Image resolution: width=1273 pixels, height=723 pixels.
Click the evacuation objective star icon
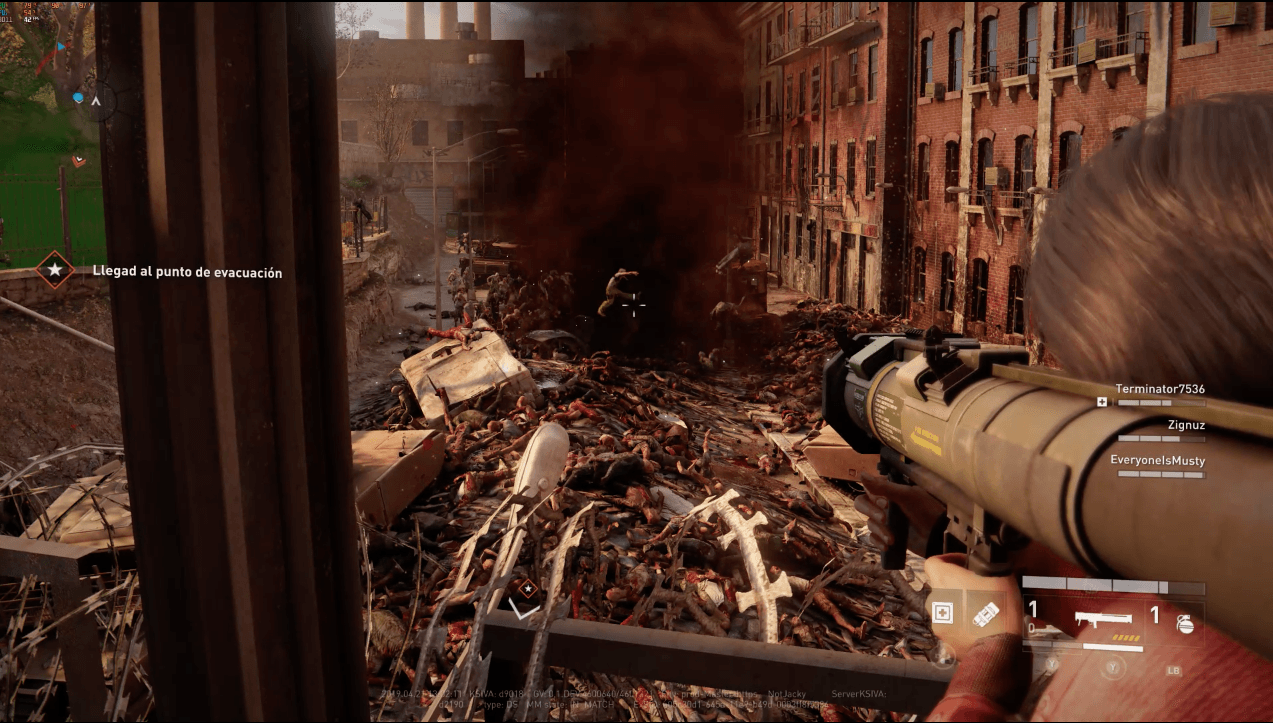pyautogui.click(x=54, y=270)
